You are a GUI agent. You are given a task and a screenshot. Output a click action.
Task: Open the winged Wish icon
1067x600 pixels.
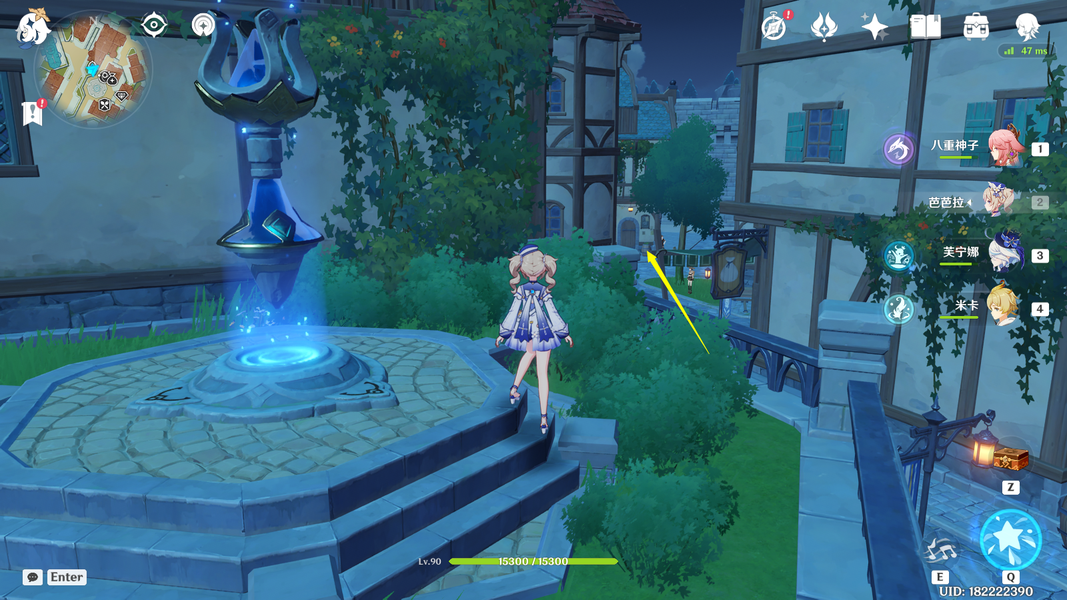pos(824,27)
